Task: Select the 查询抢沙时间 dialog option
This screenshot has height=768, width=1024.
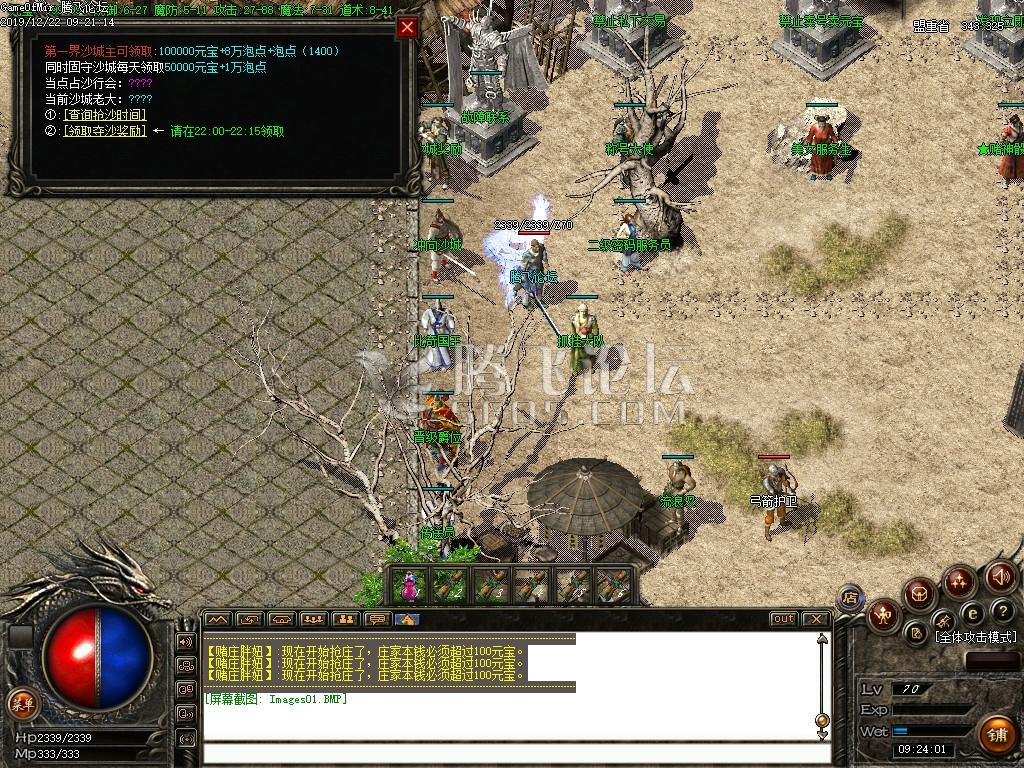Action: click(x=104, y=115)
